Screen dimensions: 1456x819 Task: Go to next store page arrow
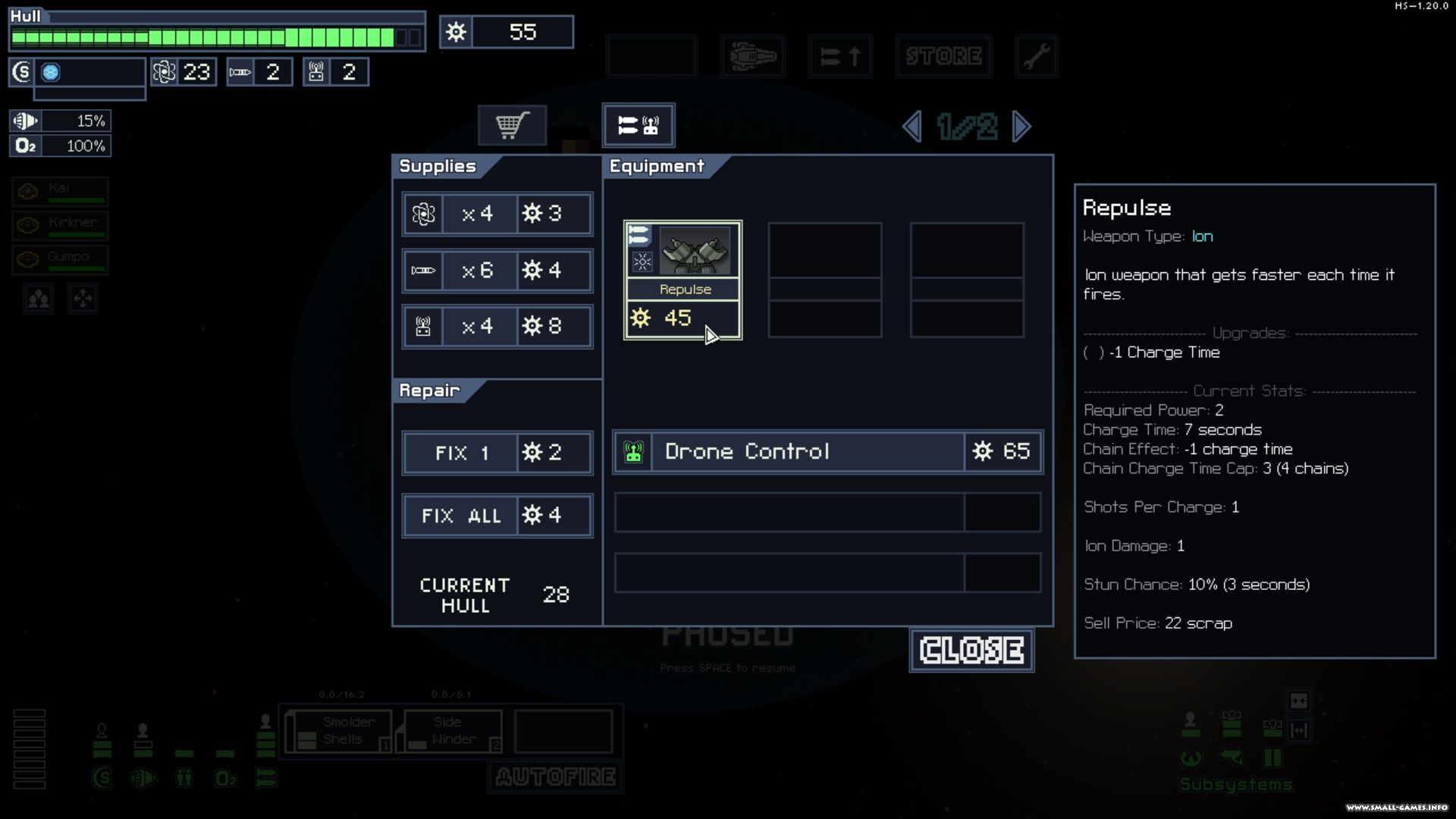1021,127
